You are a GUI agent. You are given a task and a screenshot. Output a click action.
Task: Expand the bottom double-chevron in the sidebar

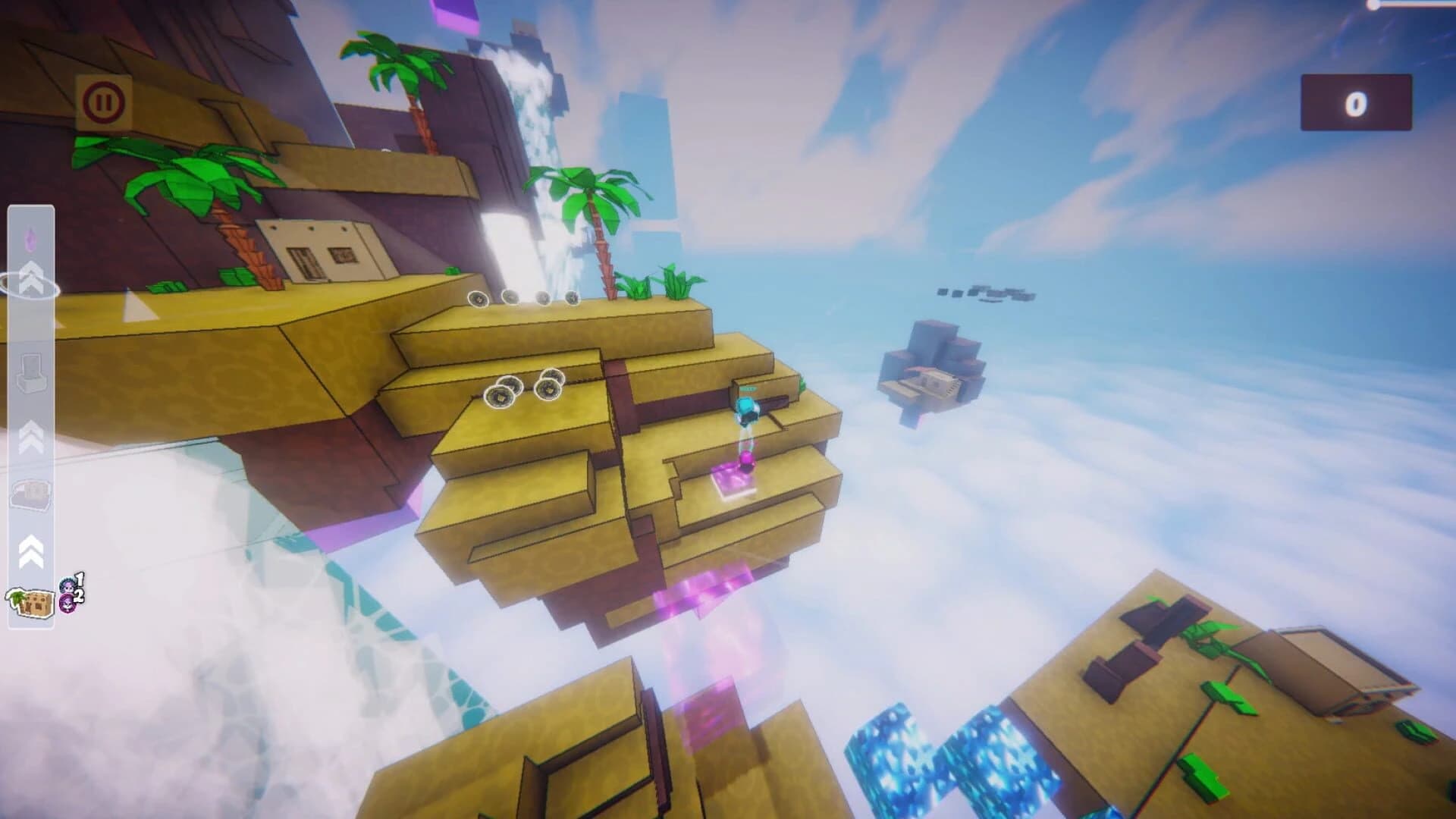[30, 550]
